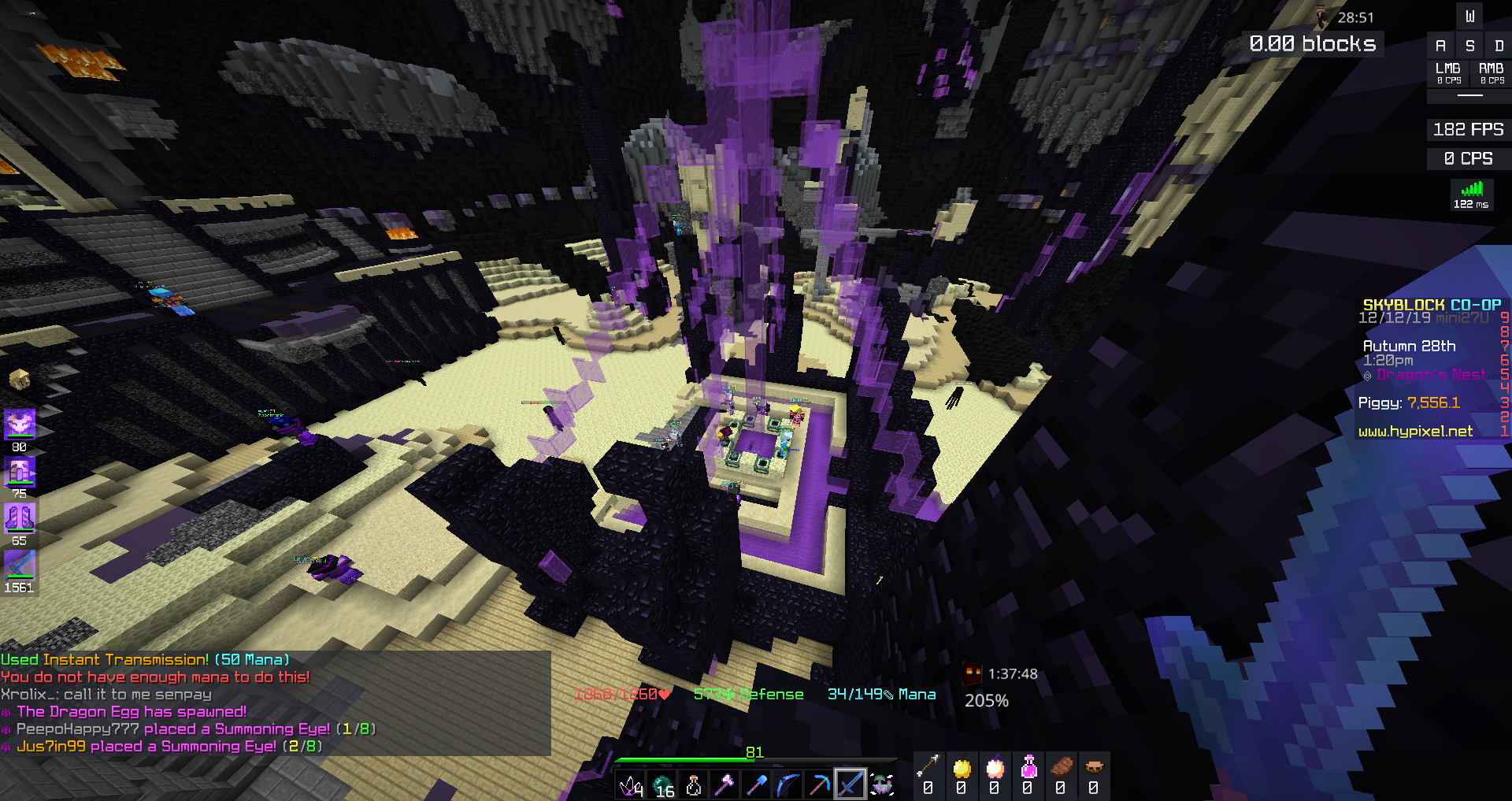Toggle the W key indicator overlay

[1471, 16]
